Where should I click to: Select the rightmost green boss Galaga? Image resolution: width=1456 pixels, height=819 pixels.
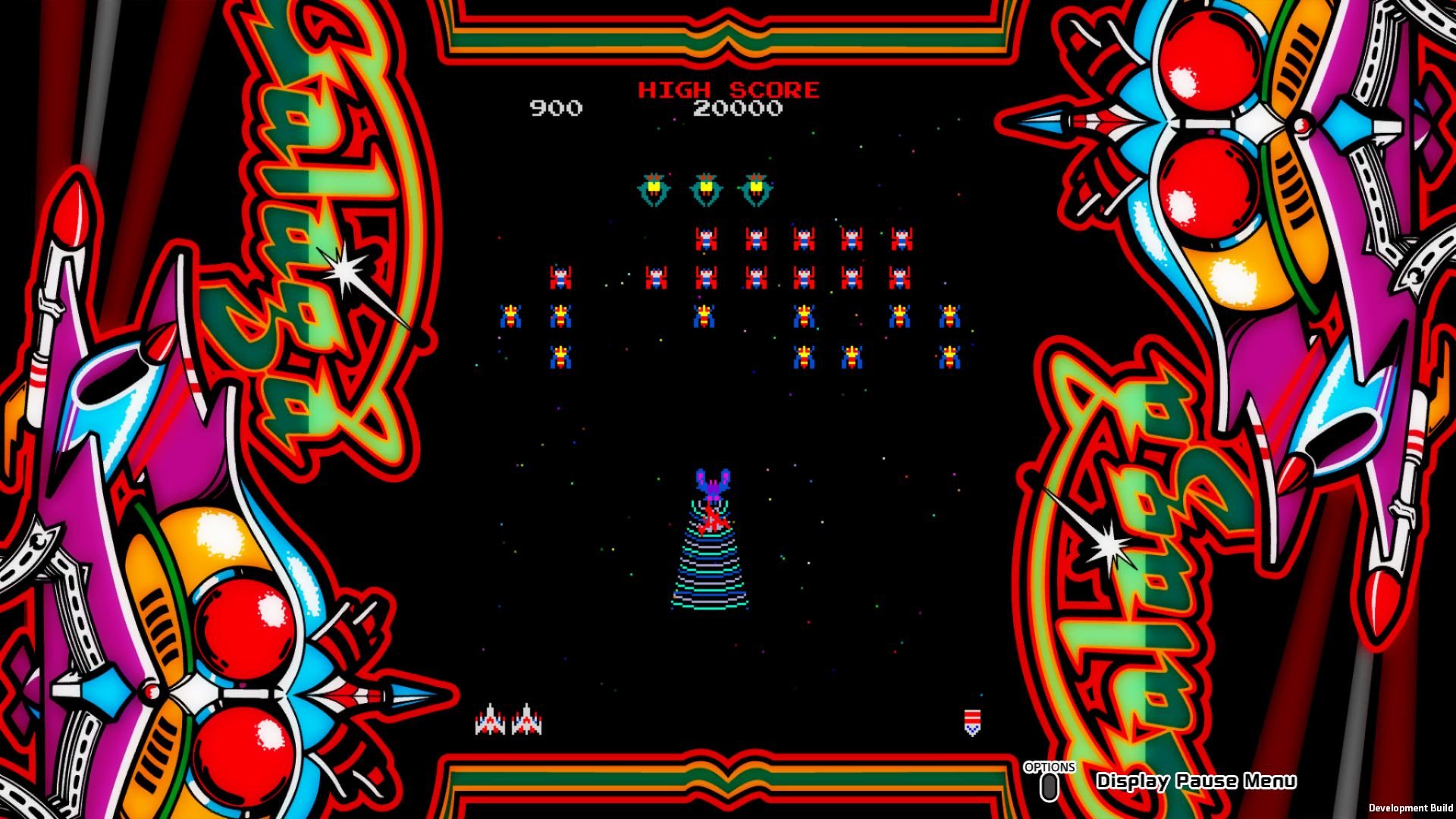point(756,187)
